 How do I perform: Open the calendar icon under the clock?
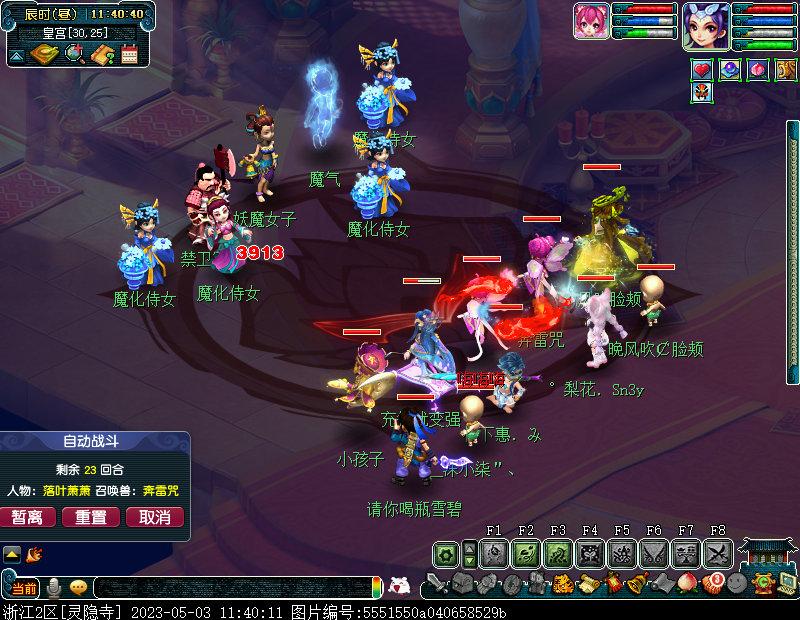[129, 55]
